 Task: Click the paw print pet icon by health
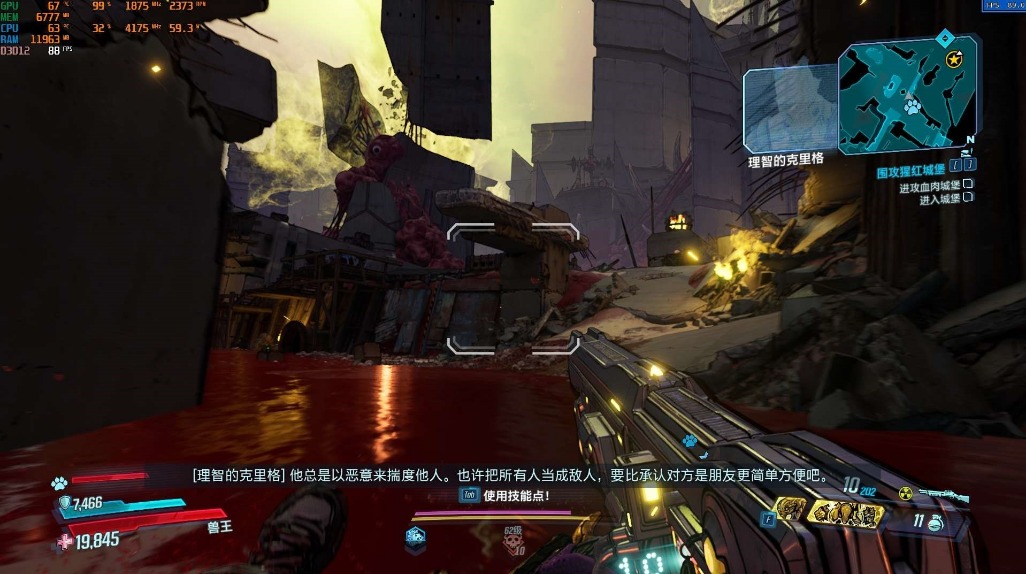59,484
